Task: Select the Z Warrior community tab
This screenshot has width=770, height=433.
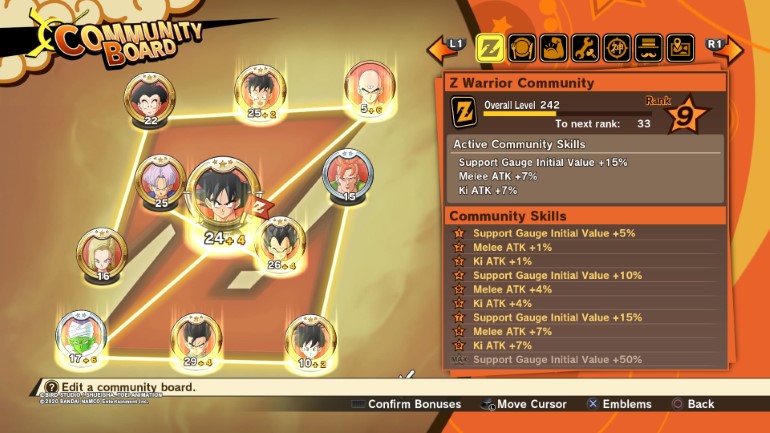Action: tap(489, 47)
